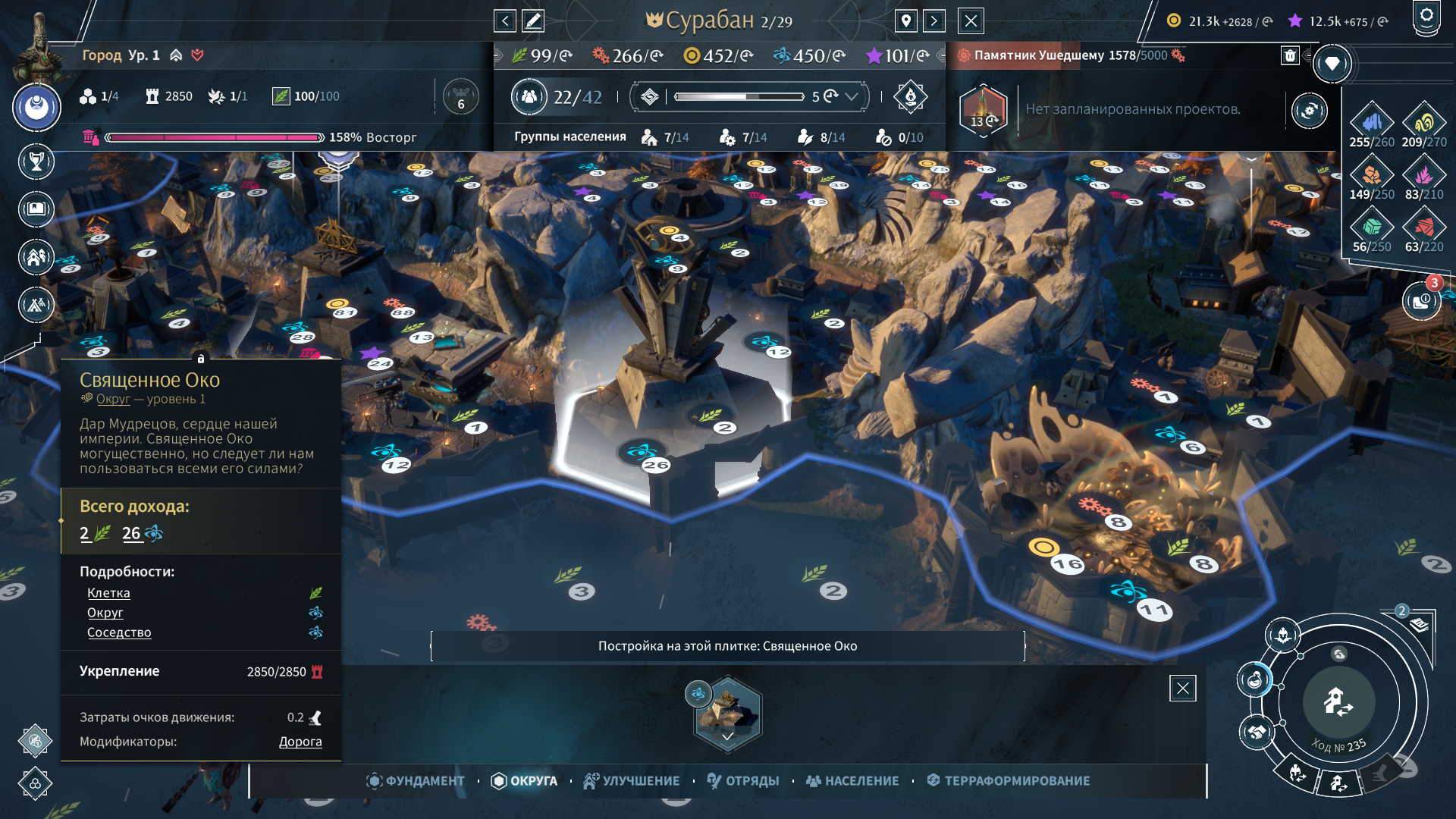Go to the next city arrow
Viewport: 1456px width, 819px height.
coord(934,20)
